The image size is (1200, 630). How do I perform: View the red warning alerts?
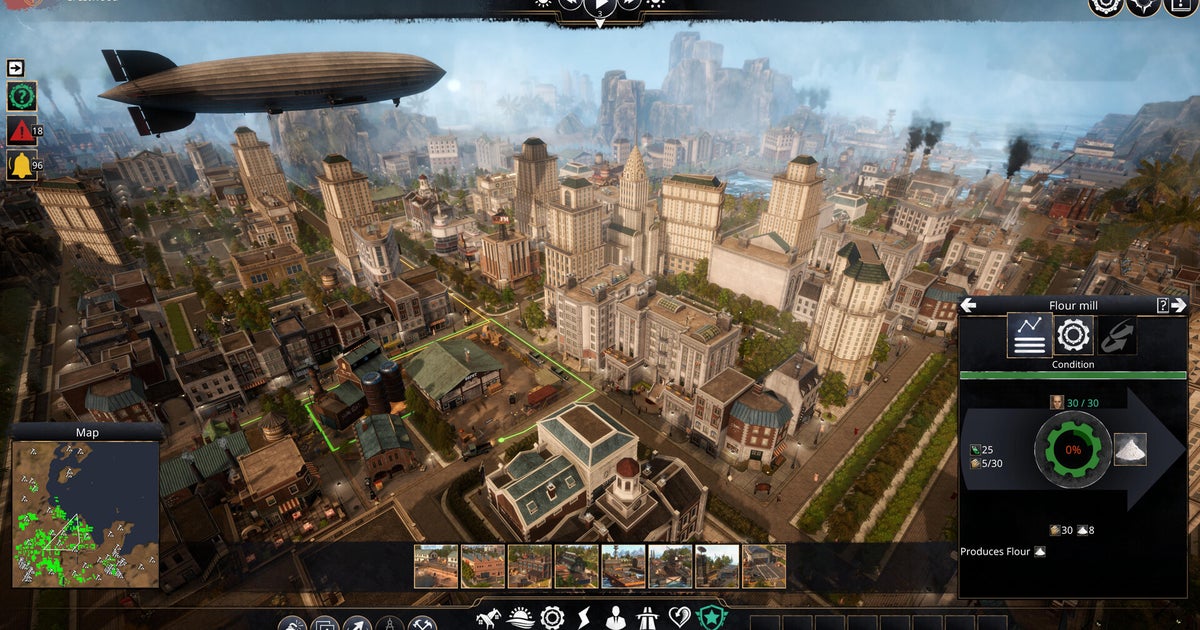[21, 130]
